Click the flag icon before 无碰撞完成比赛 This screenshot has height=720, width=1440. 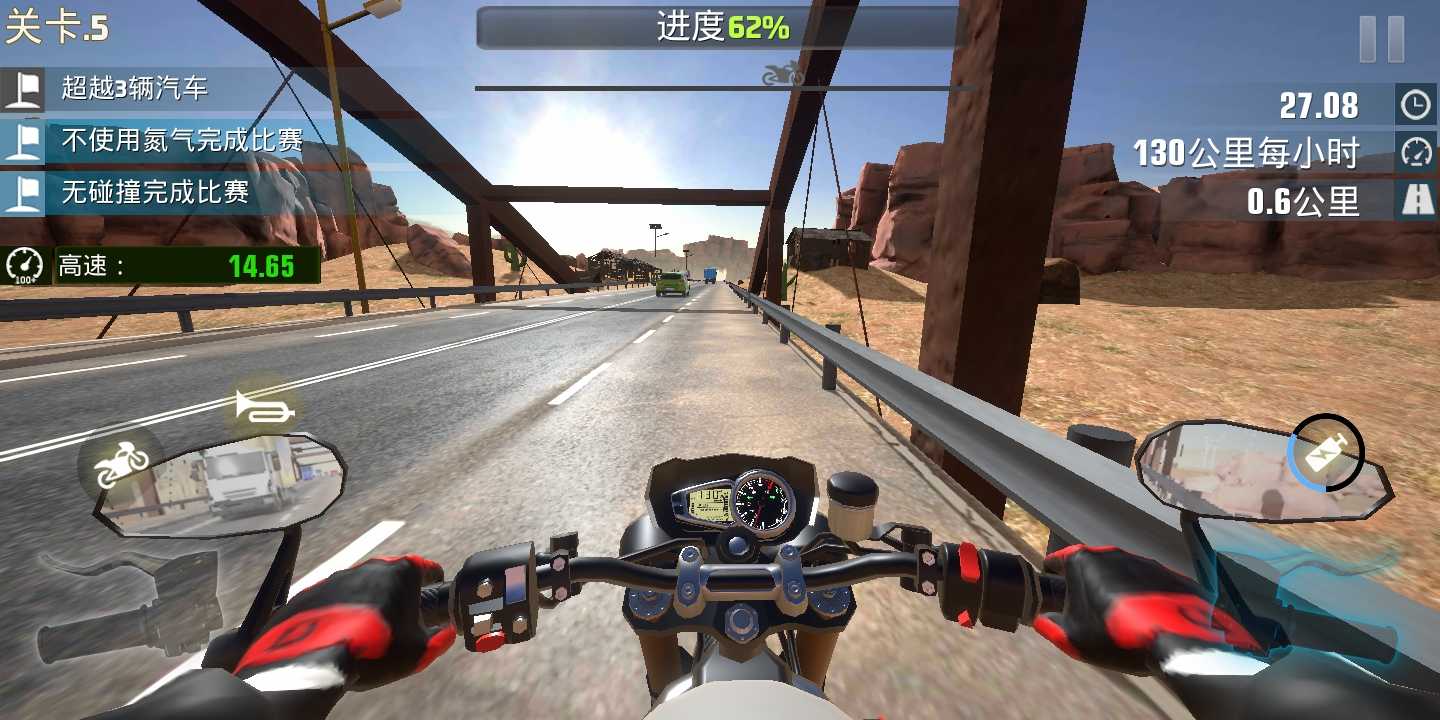[26, 189]
